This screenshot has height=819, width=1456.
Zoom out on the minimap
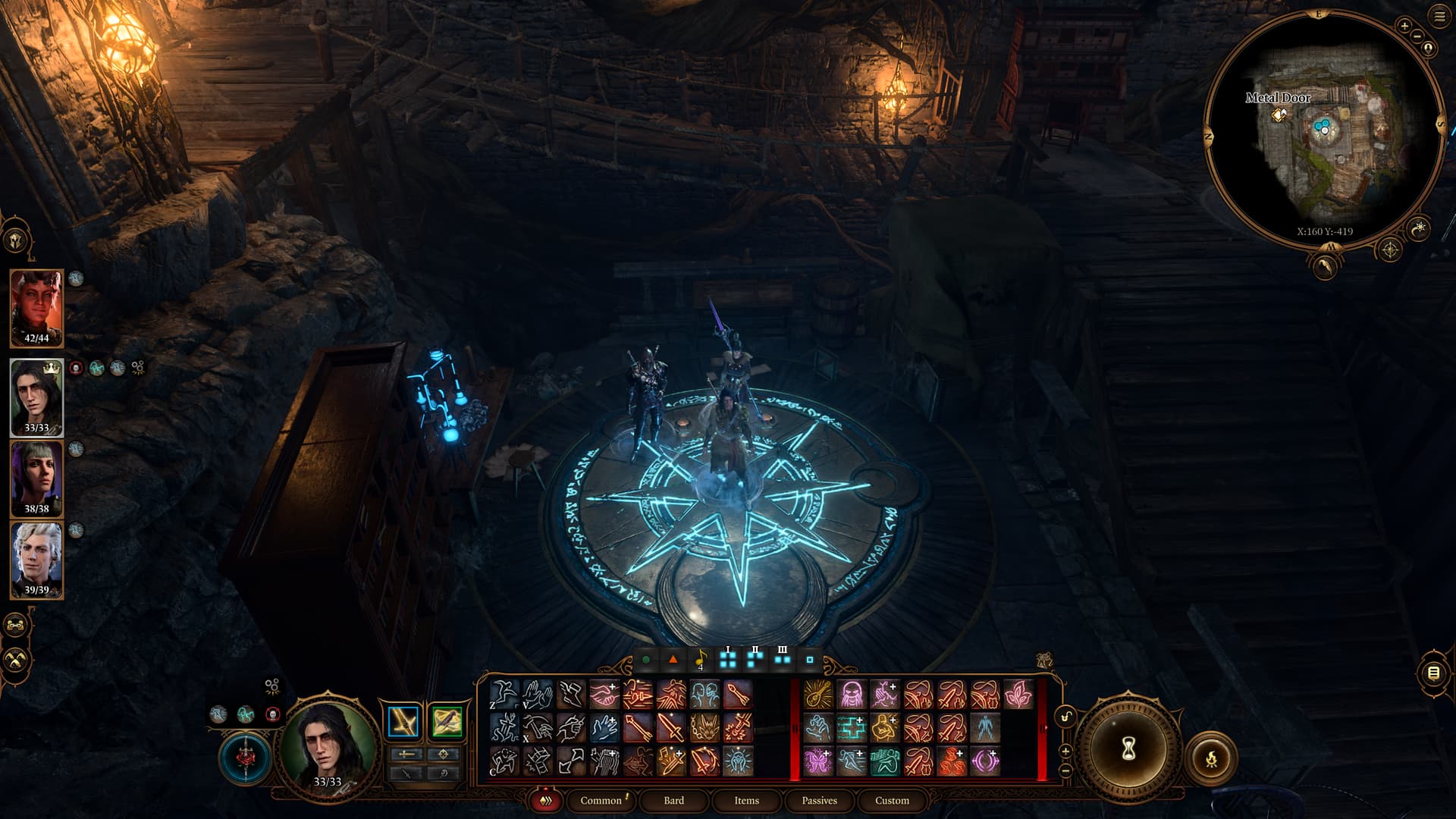[x=1417, y=37]
